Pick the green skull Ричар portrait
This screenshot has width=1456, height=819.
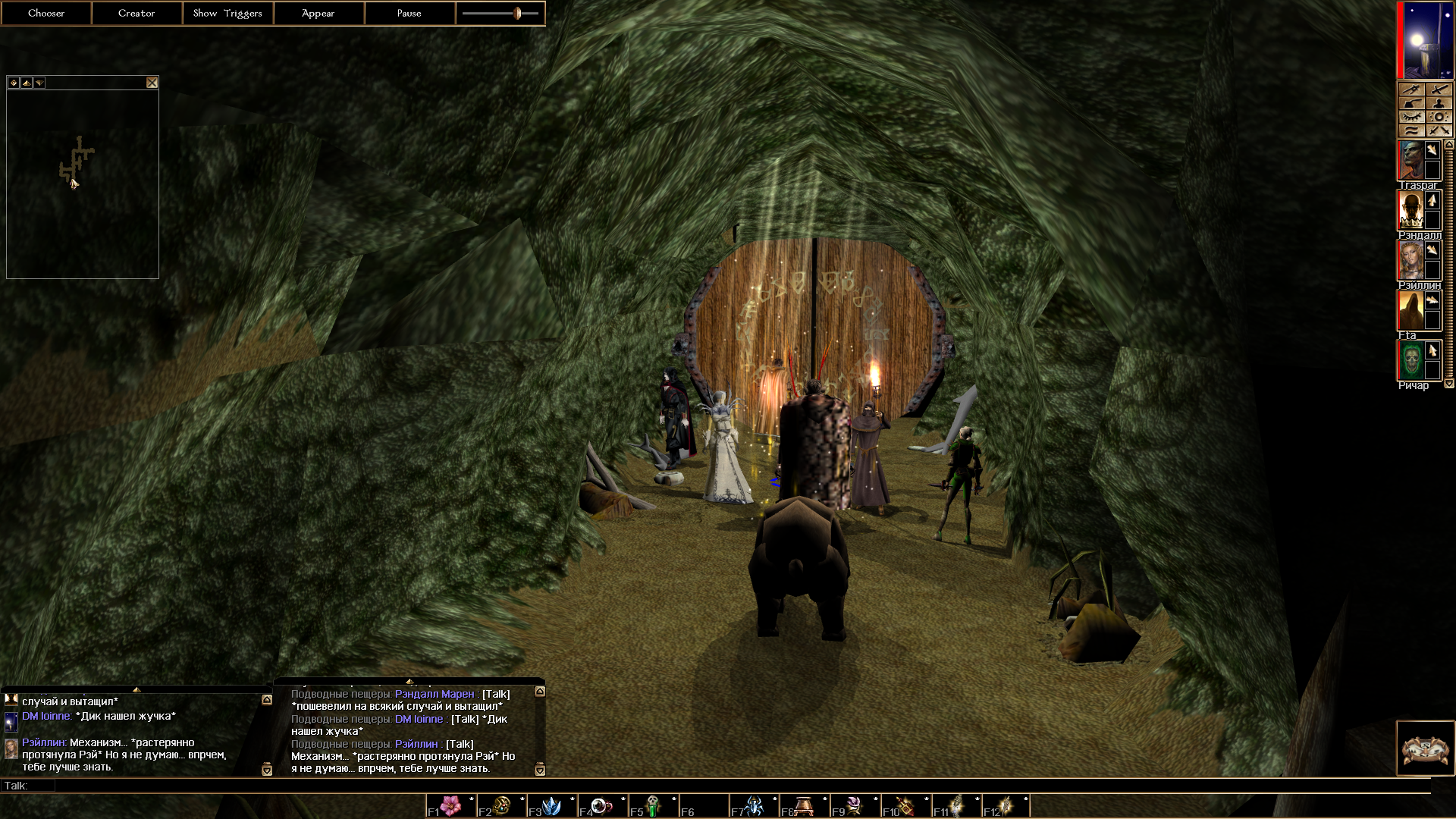click(x=1410, y=360)
